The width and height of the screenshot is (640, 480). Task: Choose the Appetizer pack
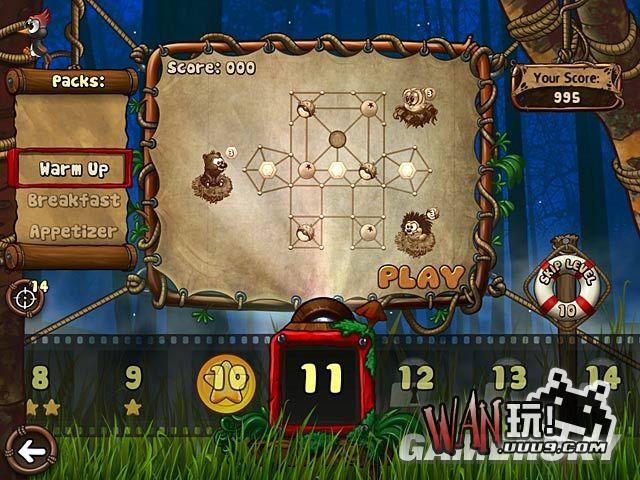tap(73, 231)
